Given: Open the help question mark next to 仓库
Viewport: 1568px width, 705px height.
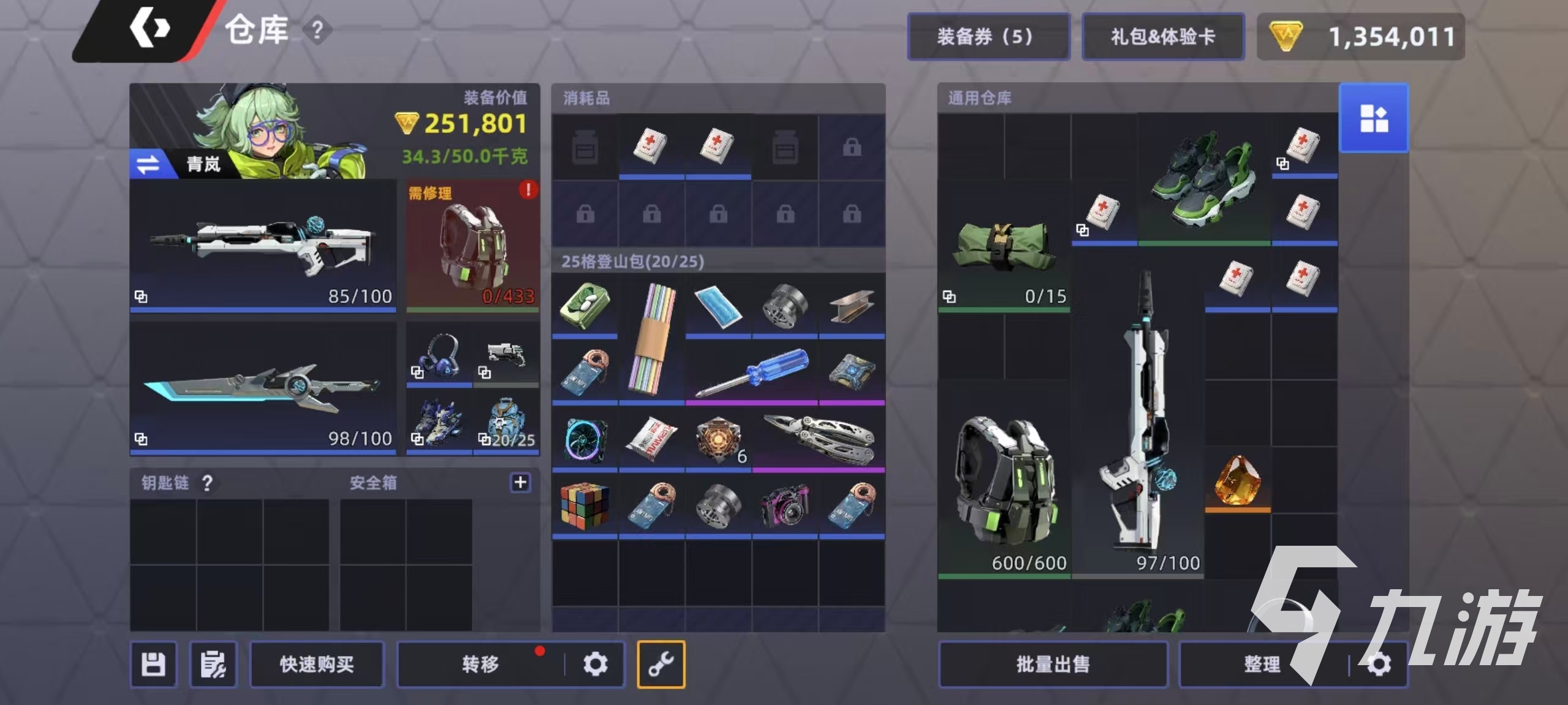Looking at the screenshot, I should (x=317, y=31).
